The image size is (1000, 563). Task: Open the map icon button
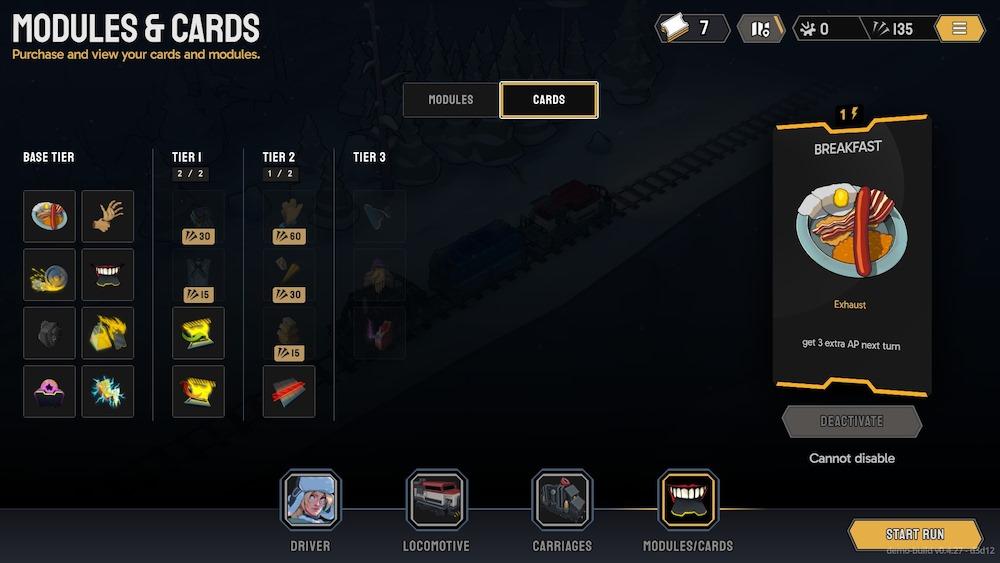(761, 29)
